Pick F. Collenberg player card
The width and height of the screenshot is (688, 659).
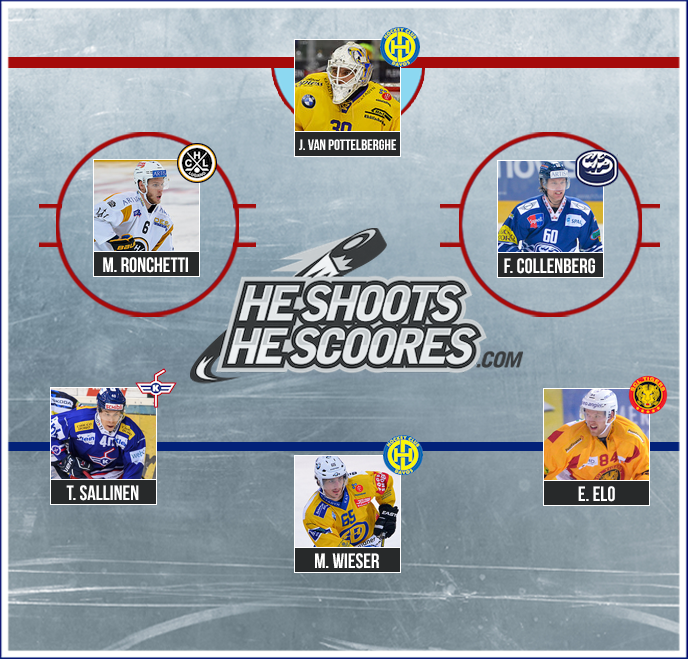[x=550, y=218]
